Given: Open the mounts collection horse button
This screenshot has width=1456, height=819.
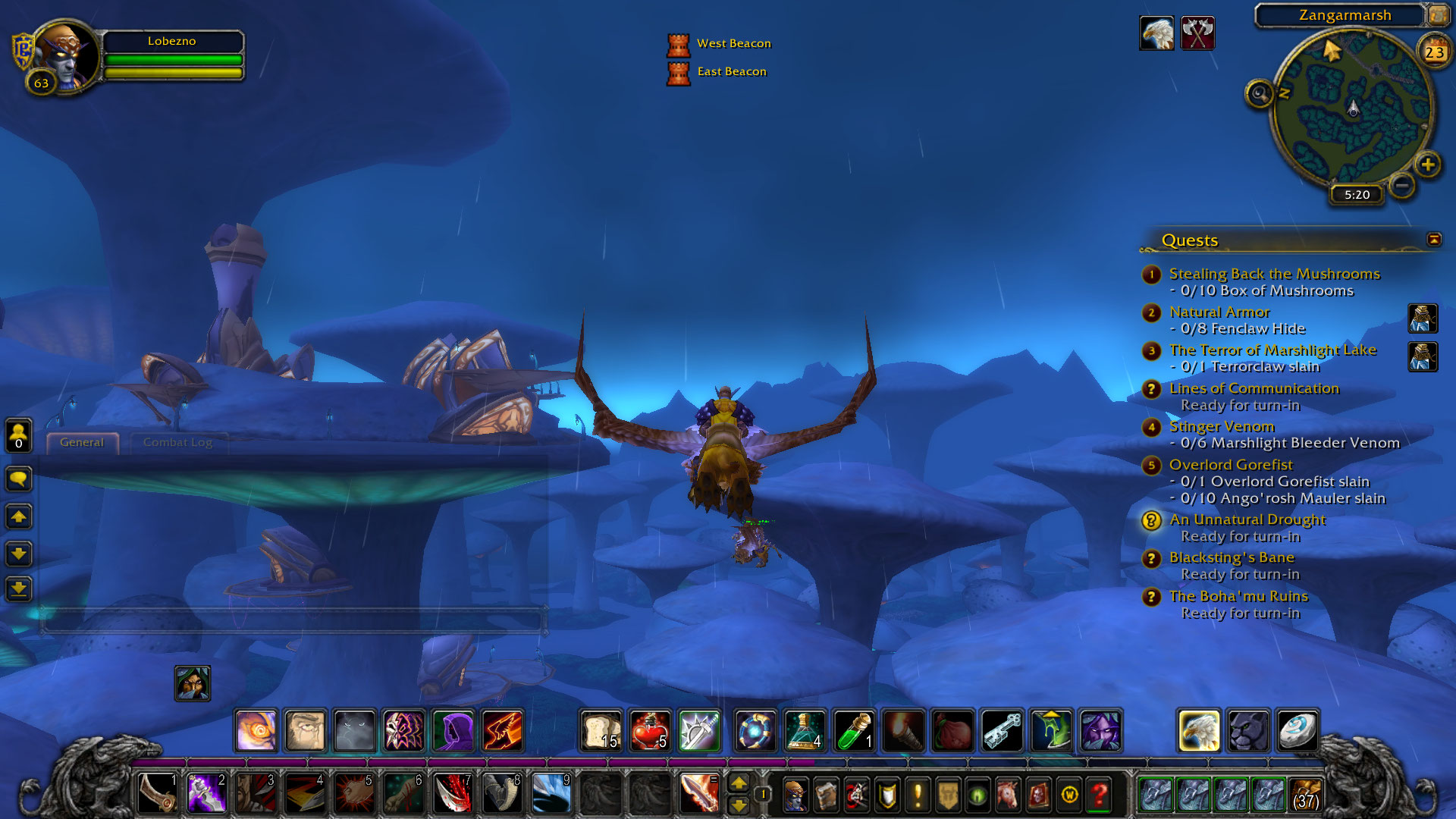Looking at the screenshot, I should (x=1008, y=795).
